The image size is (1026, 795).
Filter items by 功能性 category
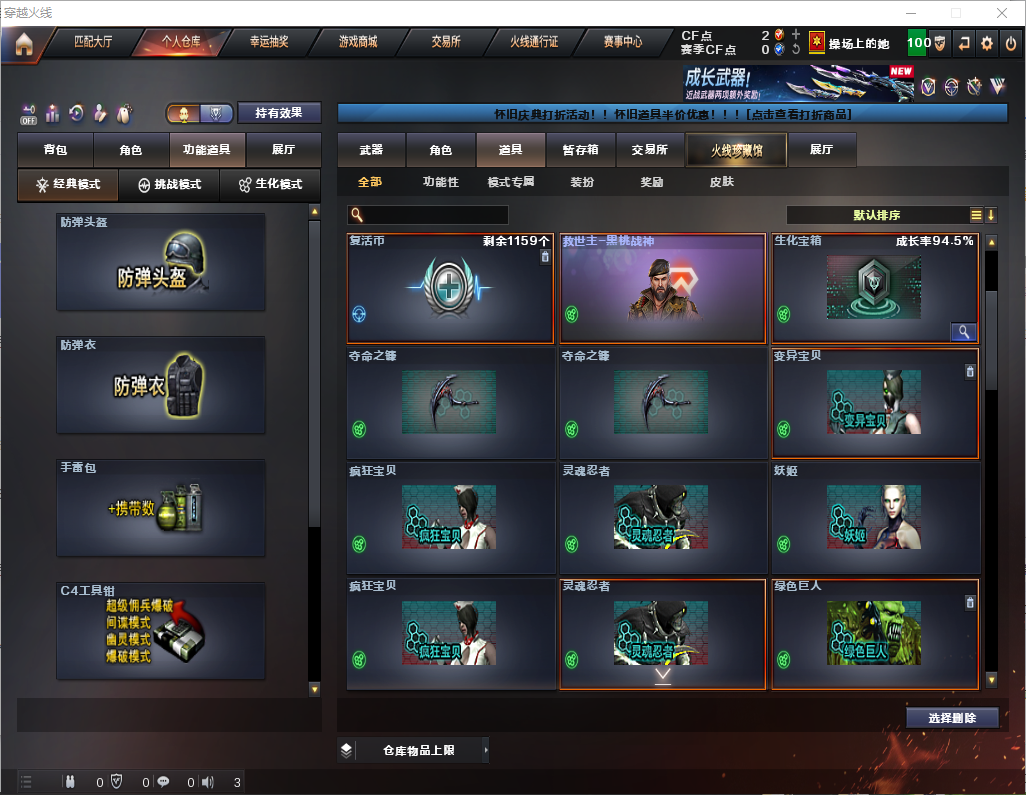[440, 182]
